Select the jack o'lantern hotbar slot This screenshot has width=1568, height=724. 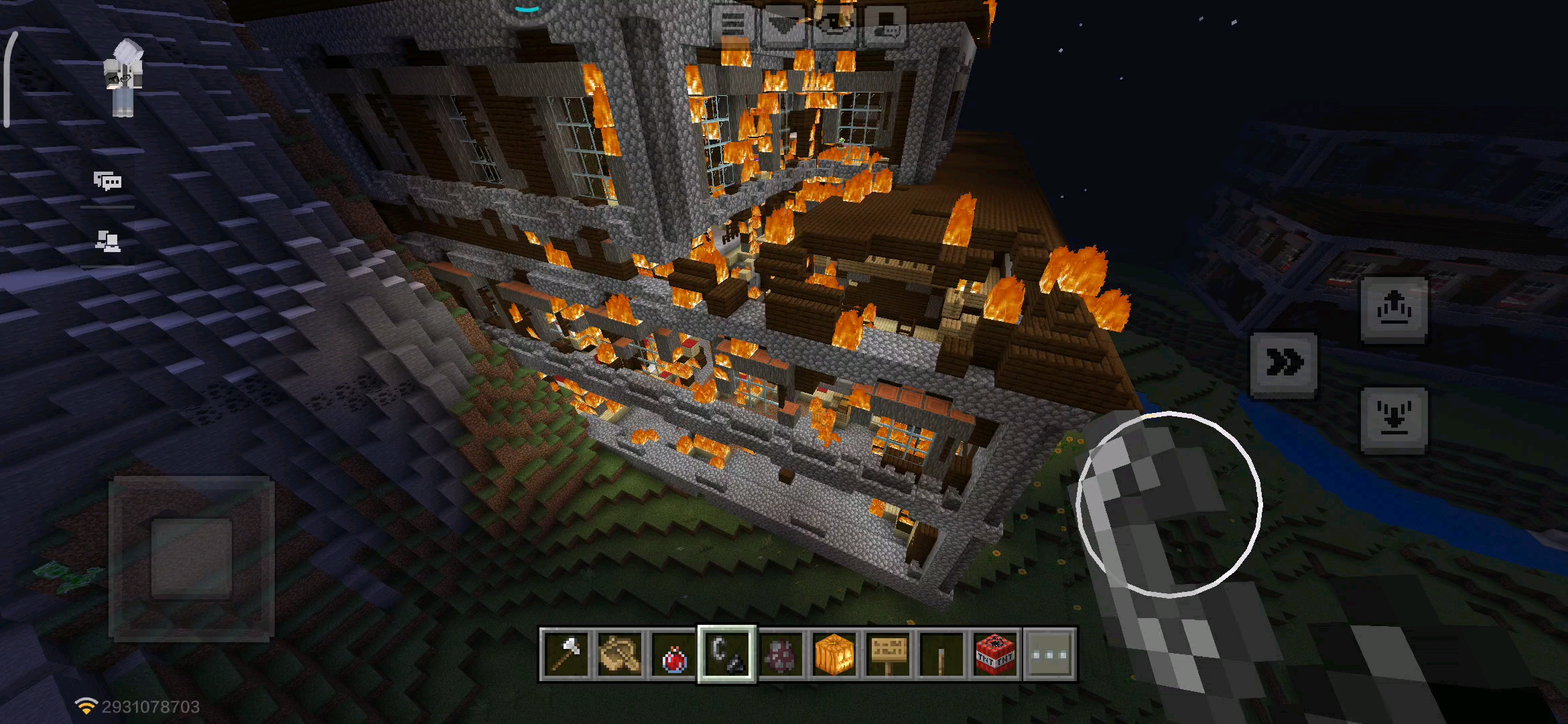pos(834,654)
